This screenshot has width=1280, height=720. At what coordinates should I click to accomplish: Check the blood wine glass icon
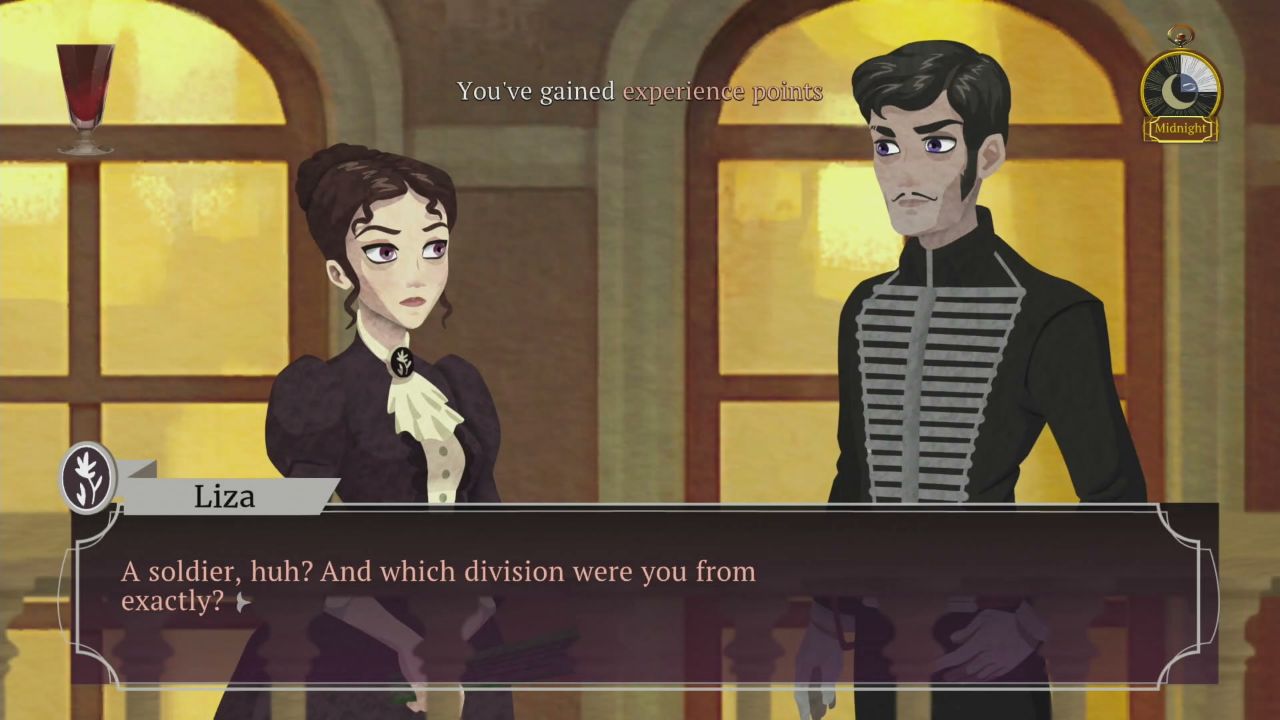[x=84, y=98]
